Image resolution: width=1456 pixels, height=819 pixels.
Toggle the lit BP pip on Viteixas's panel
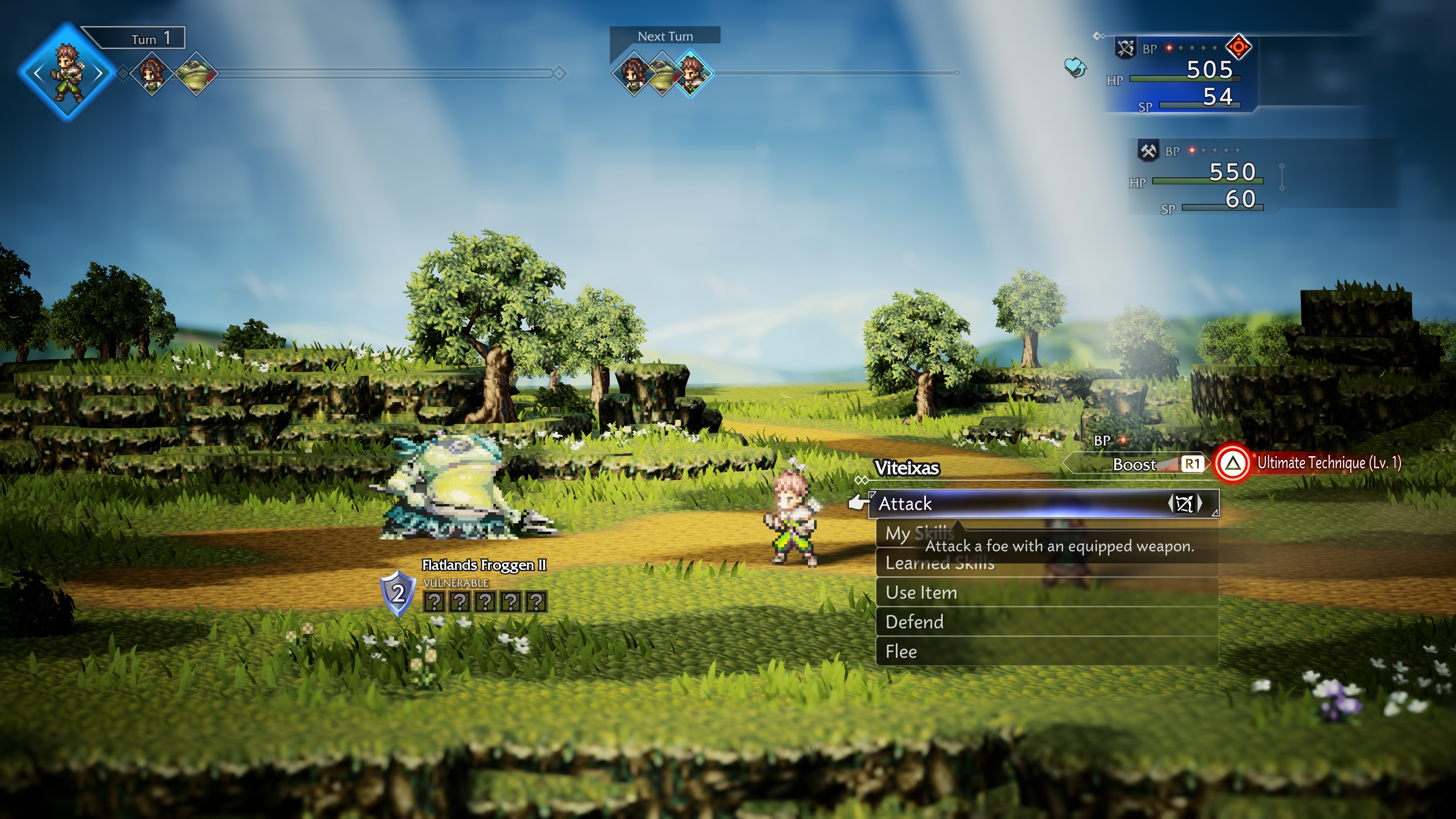pos(1169,48)
